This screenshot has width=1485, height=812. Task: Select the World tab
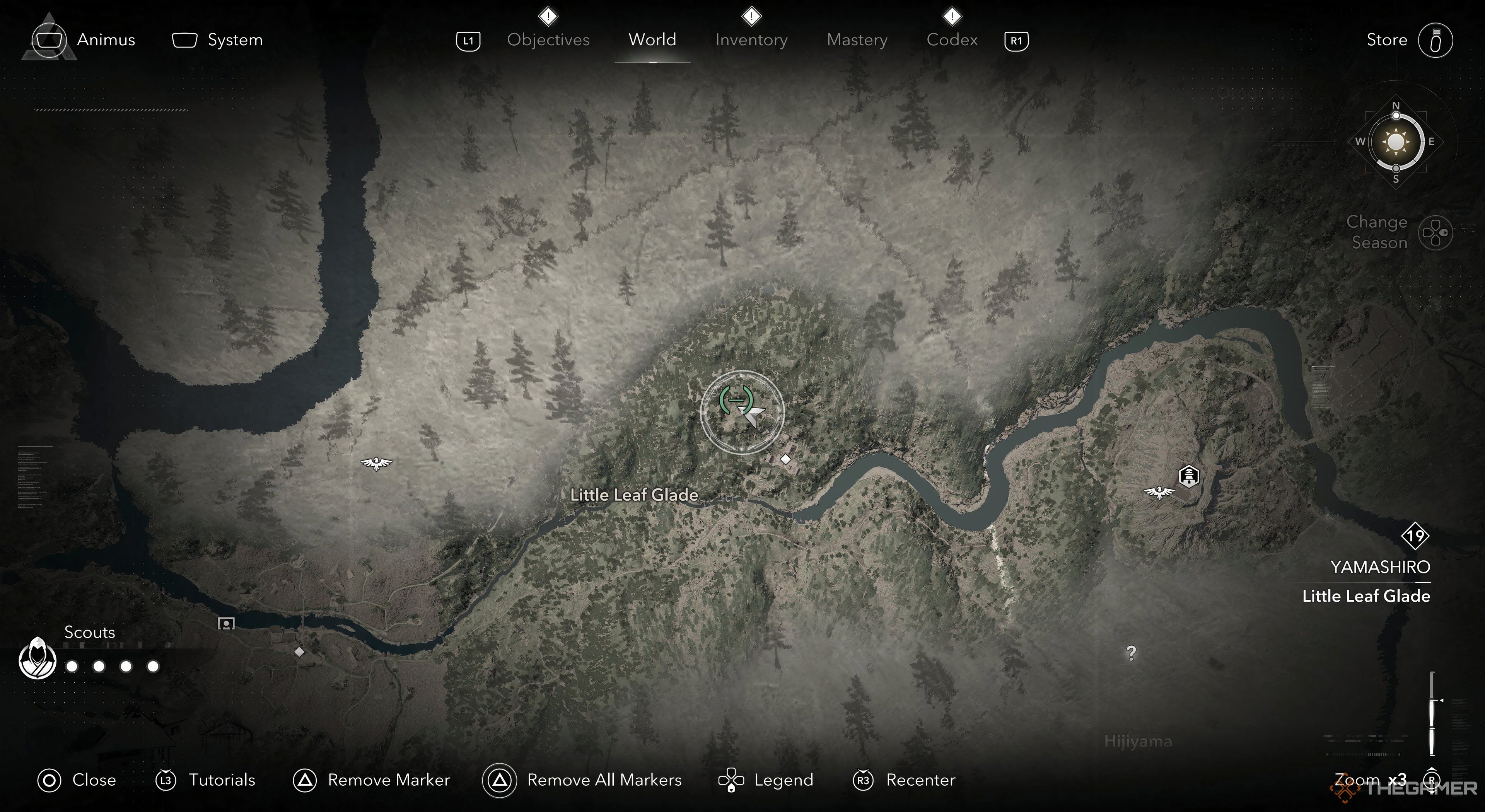click(x=652, y=40)
